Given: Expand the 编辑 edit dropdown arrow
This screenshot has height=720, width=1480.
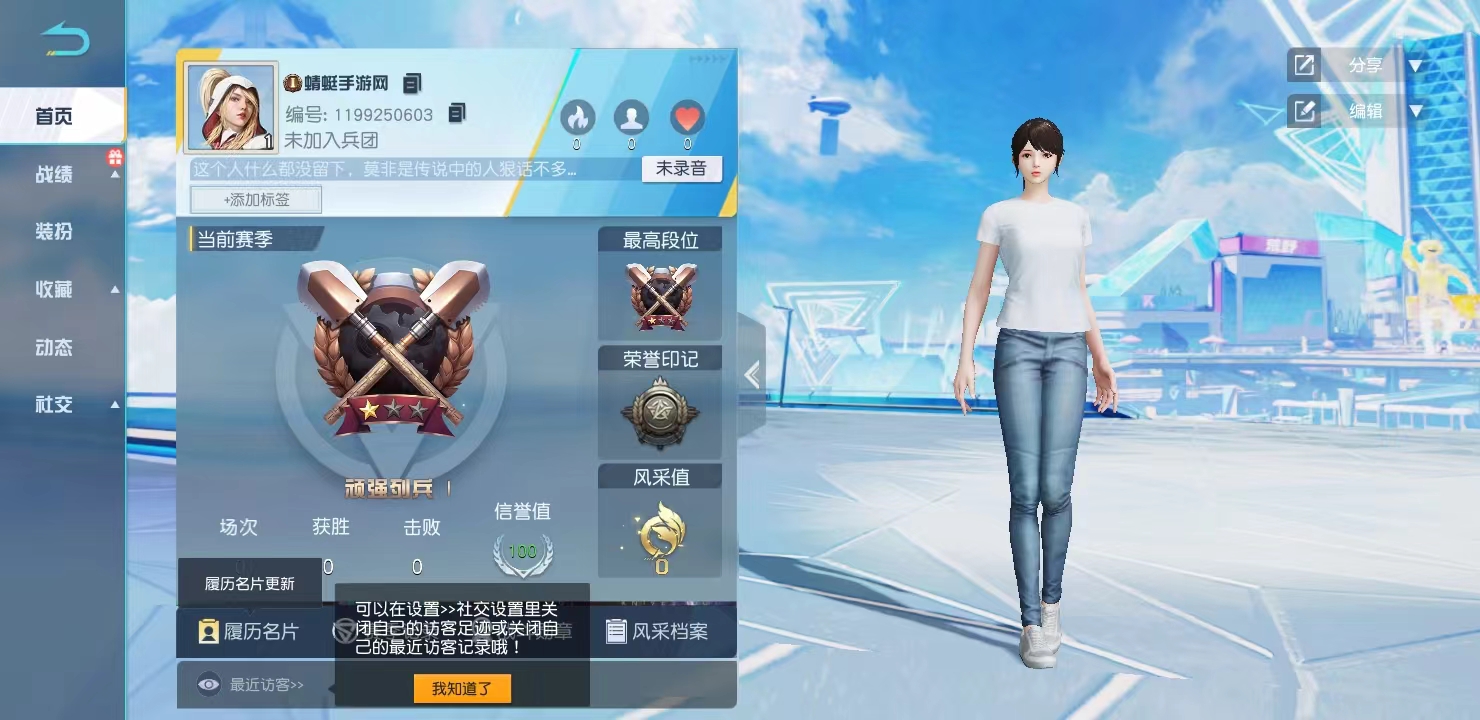Looking at the screenshot, I should [x=1416, y=111].
